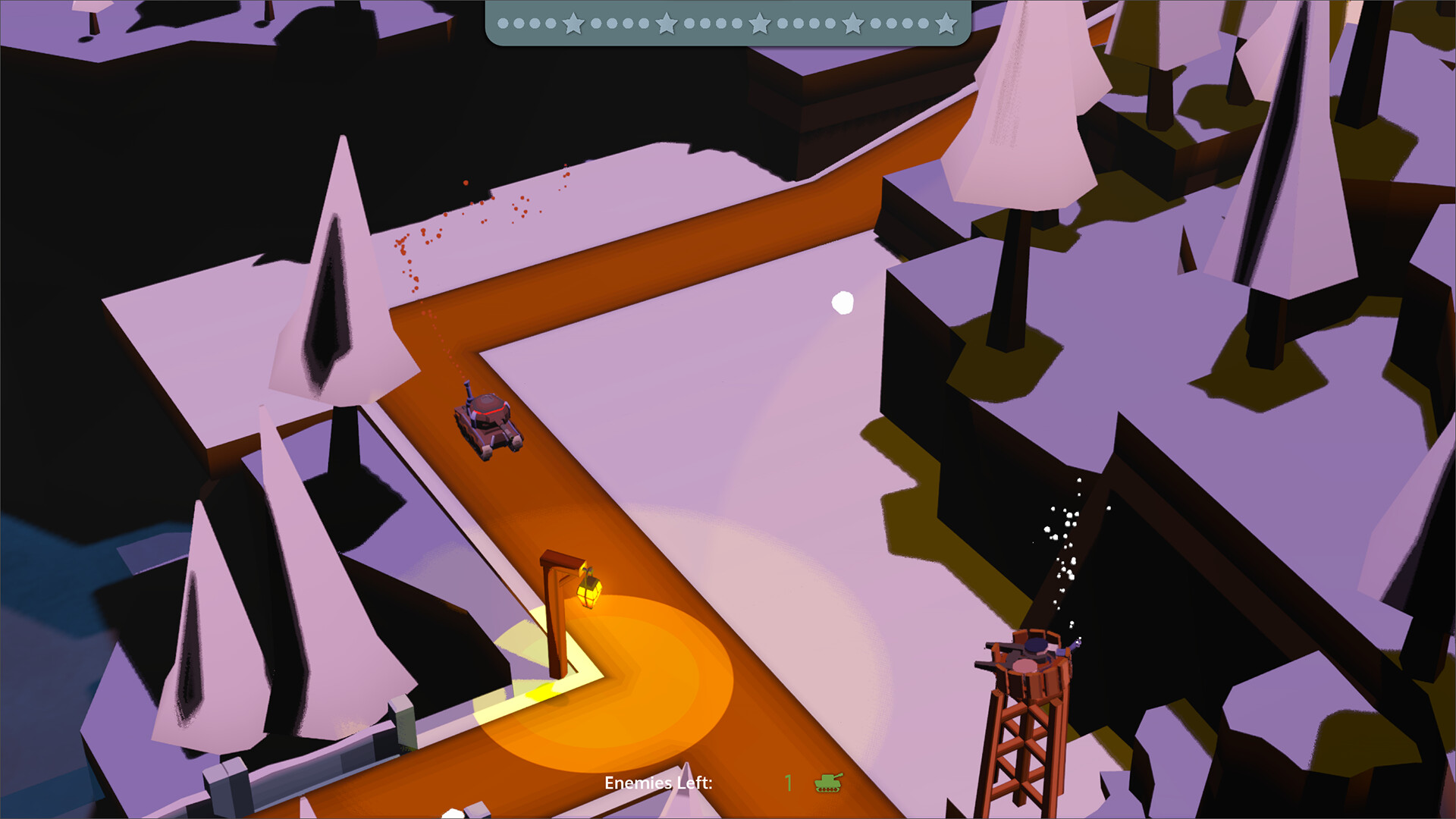The image size is (1456, 819).
Task: Click the second star on the level tracker
Action: coord(665,23)
